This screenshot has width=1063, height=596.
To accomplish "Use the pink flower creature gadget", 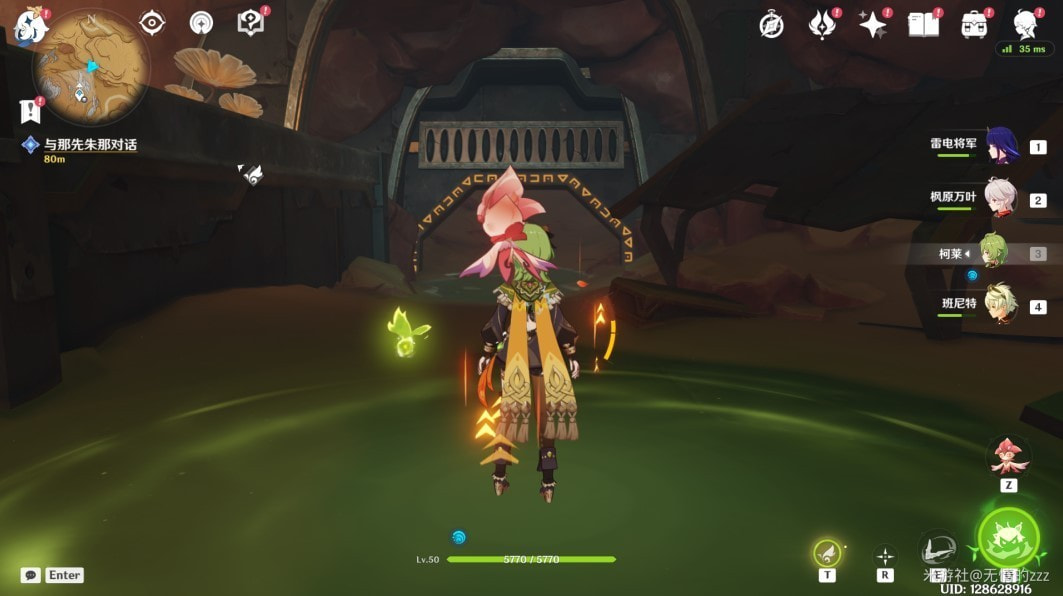I will pyautogui.click(x=1008, y=456).
